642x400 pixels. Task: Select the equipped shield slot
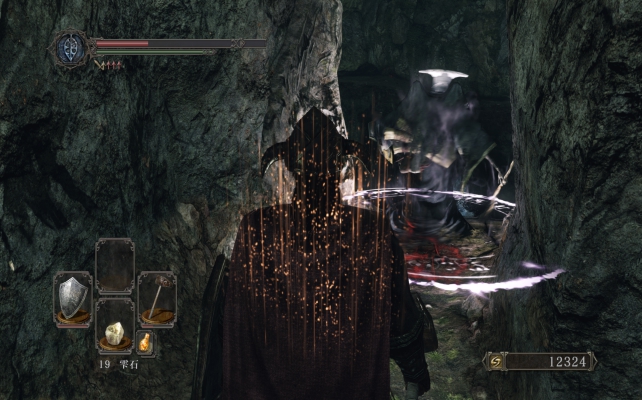coord(72,298)
